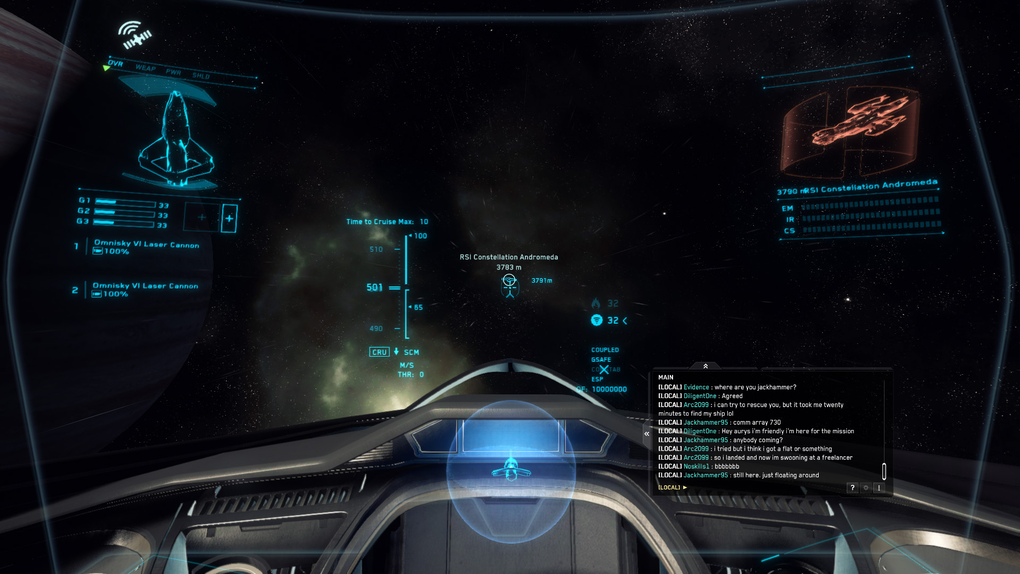Select the PWR tab
This screenshot has width=1020, height=574.
pos(173,71)
